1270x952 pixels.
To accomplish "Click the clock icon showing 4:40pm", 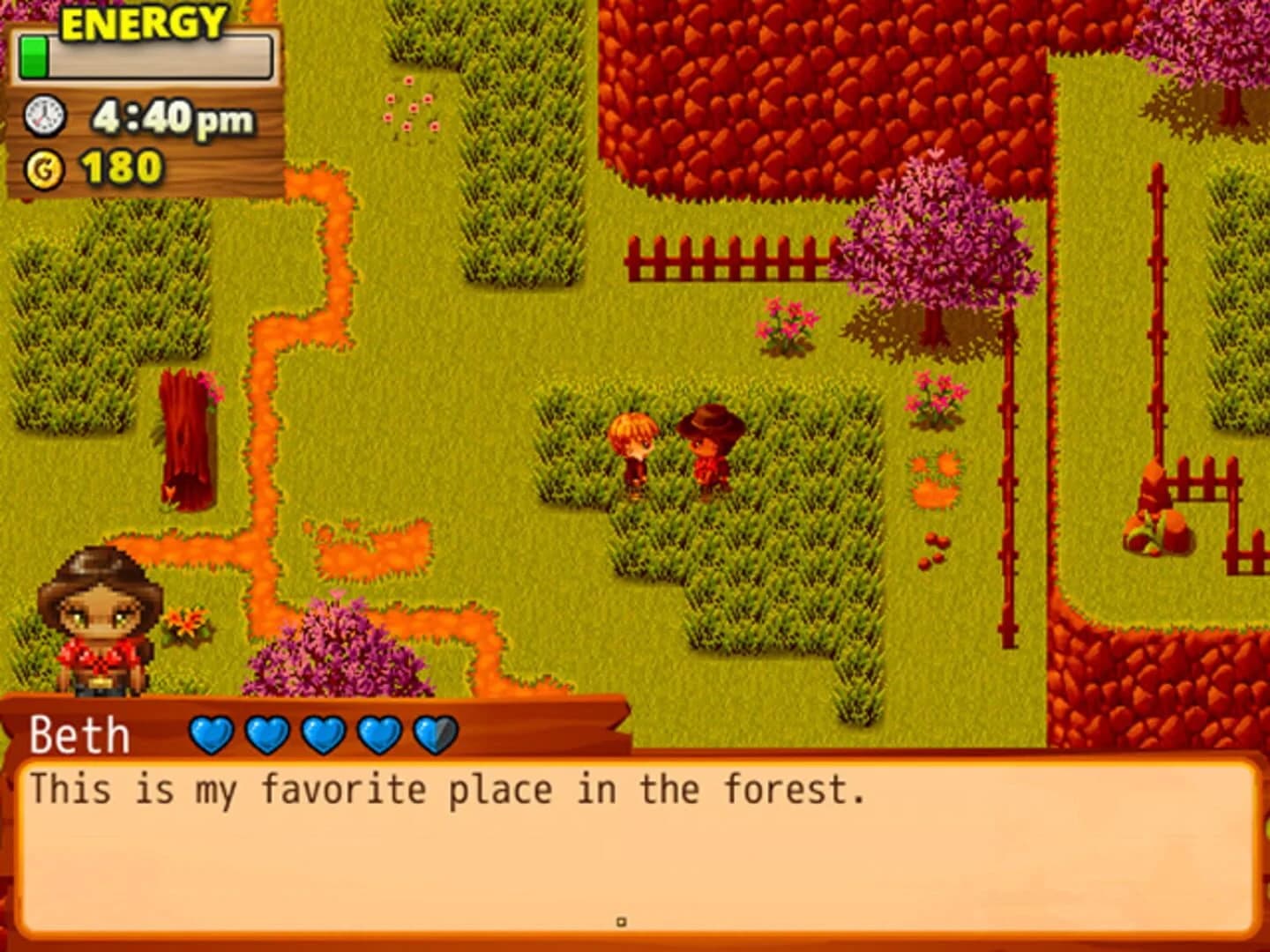I will pos(45,115).
